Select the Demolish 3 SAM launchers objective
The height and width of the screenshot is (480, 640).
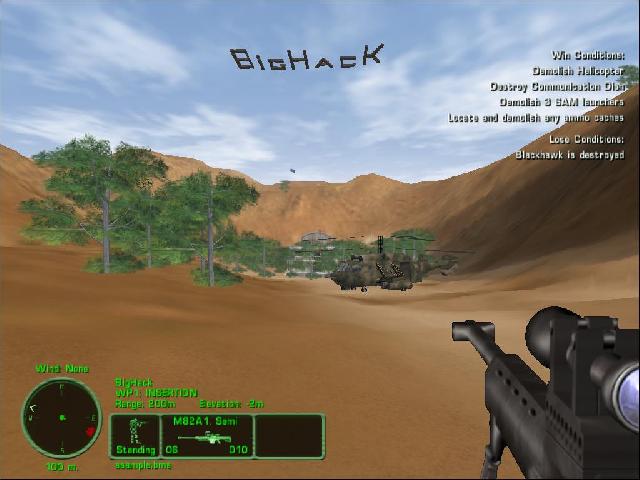(x=561, y=101)
